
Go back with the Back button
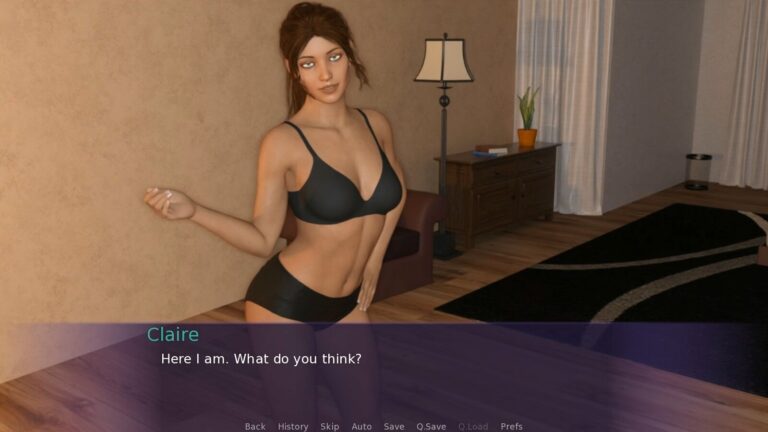pos(255,426)
